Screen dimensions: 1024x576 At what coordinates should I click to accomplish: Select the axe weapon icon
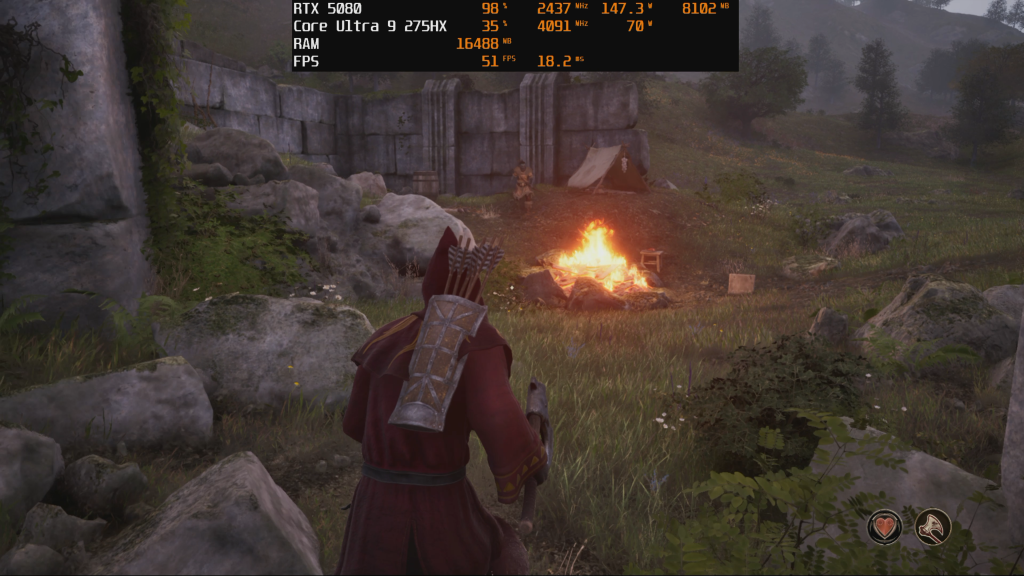coord(933,527)
